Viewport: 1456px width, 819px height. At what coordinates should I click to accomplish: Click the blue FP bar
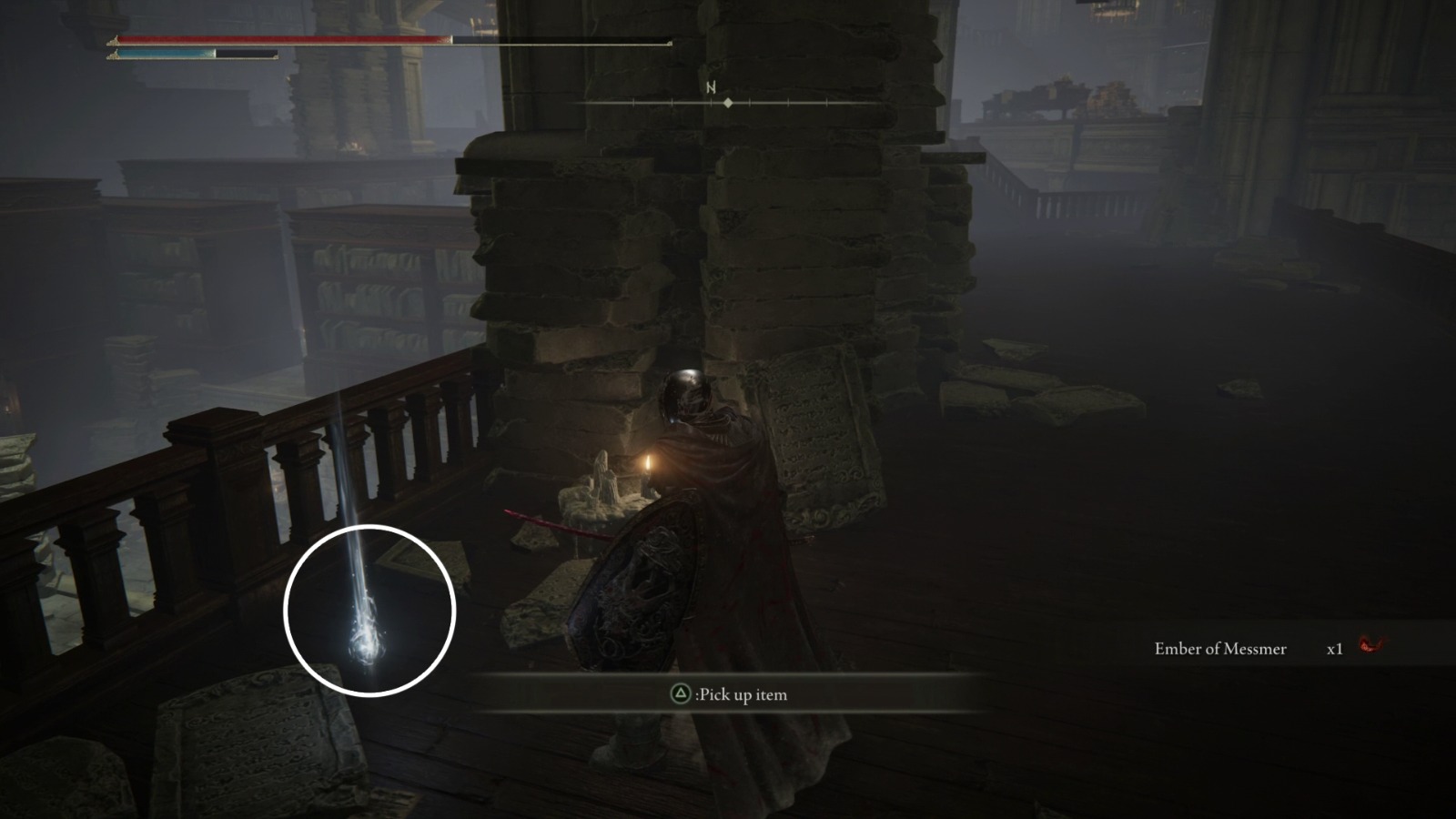point(164,55)
